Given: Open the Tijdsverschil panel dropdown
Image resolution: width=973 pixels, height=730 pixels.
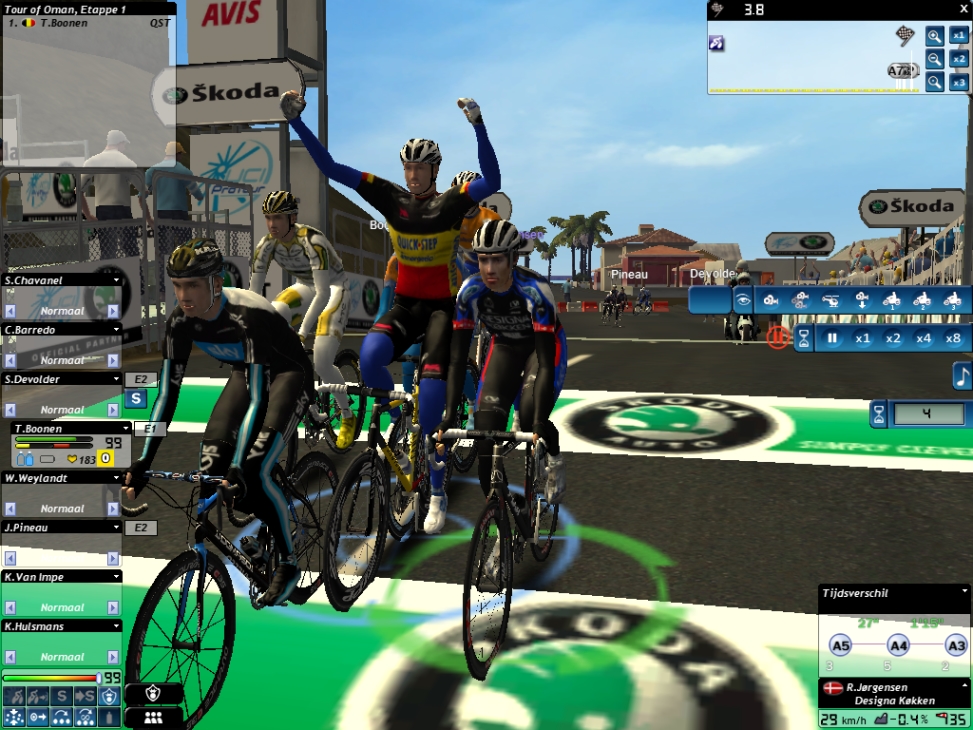Looking at the screenshot, I should coord(964,592).
